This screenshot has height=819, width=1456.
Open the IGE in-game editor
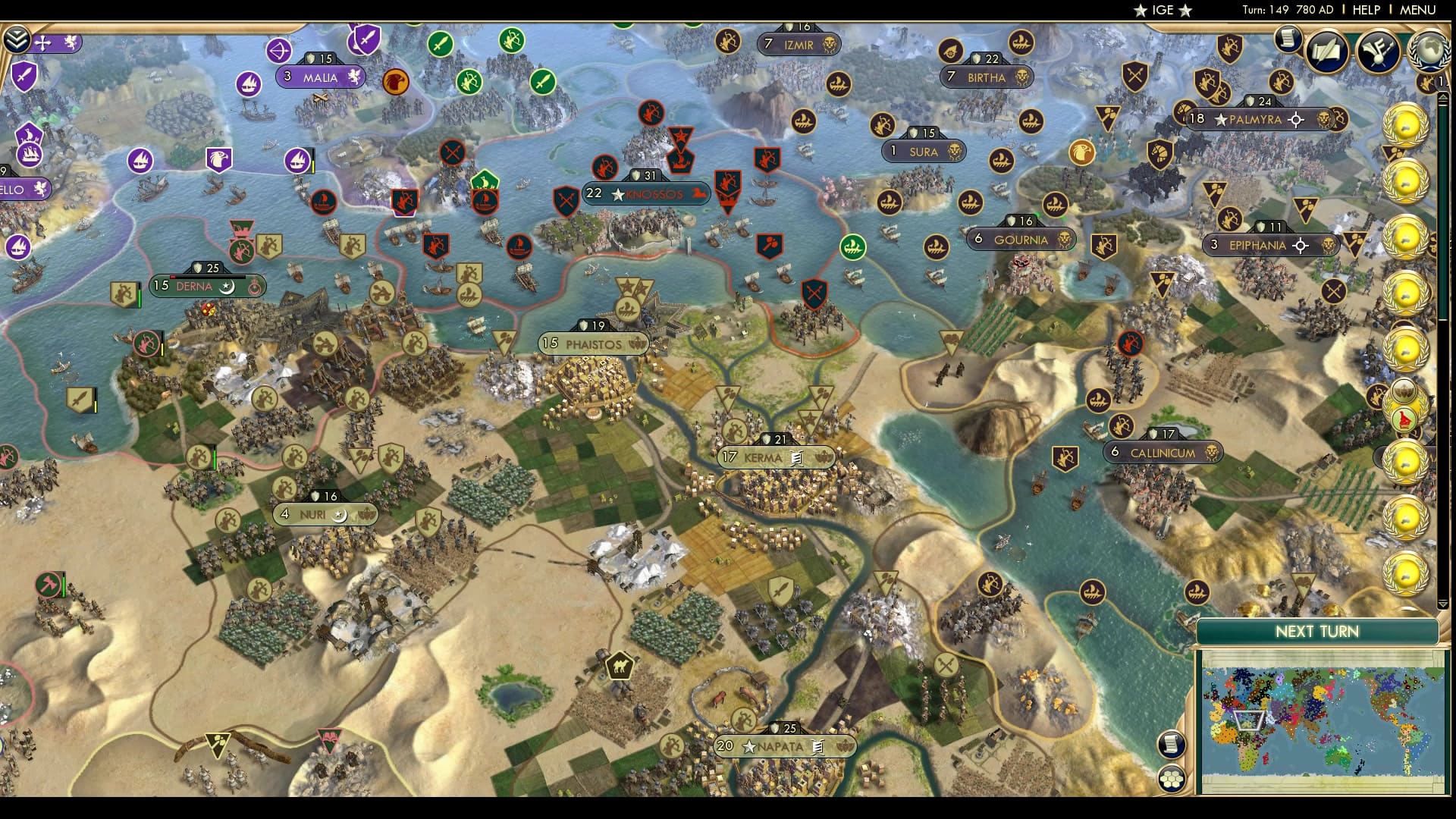(x=1163, y=10)
